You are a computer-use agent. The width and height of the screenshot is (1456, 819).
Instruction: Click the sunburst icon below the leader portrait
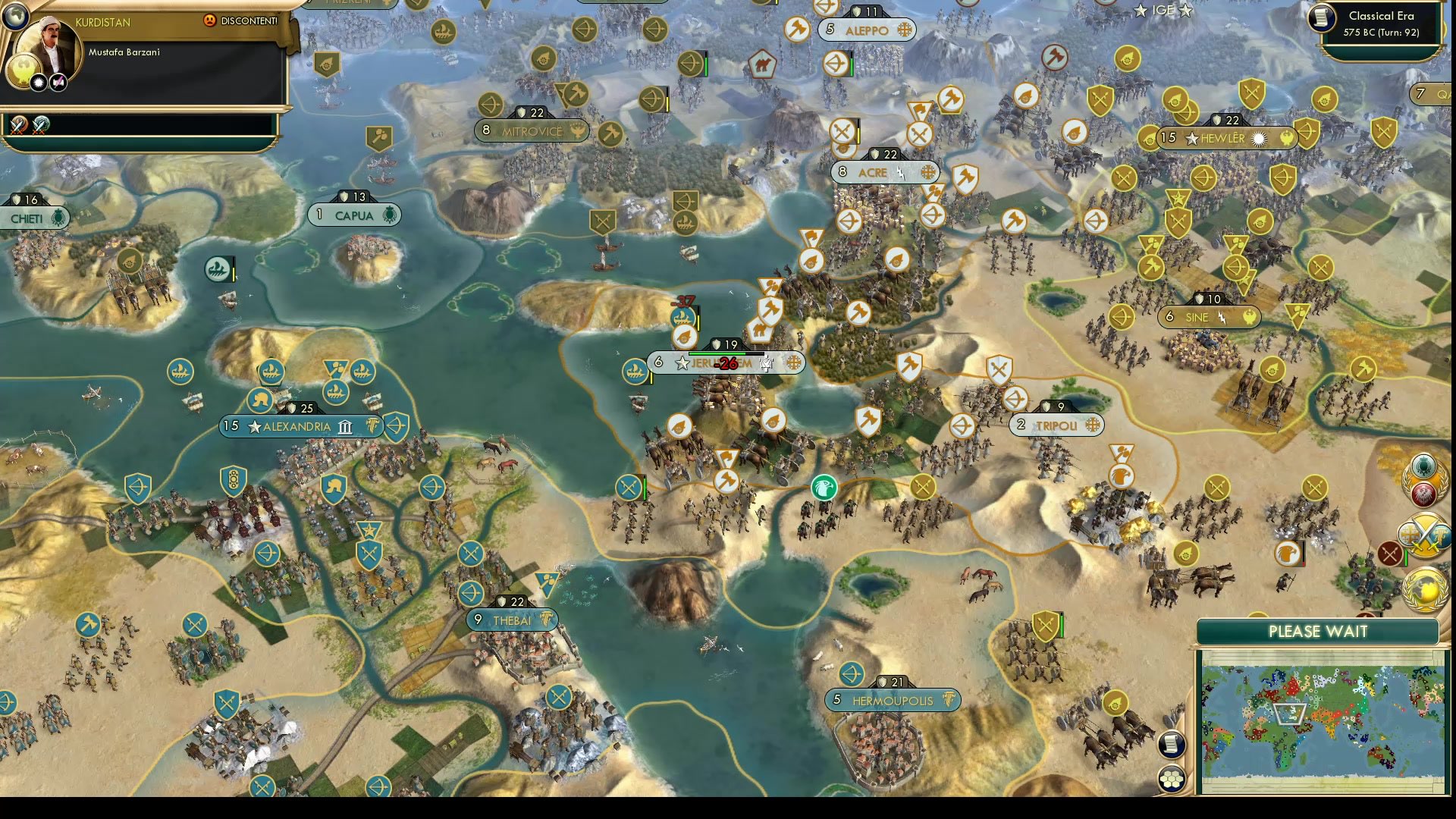(38, 82)
